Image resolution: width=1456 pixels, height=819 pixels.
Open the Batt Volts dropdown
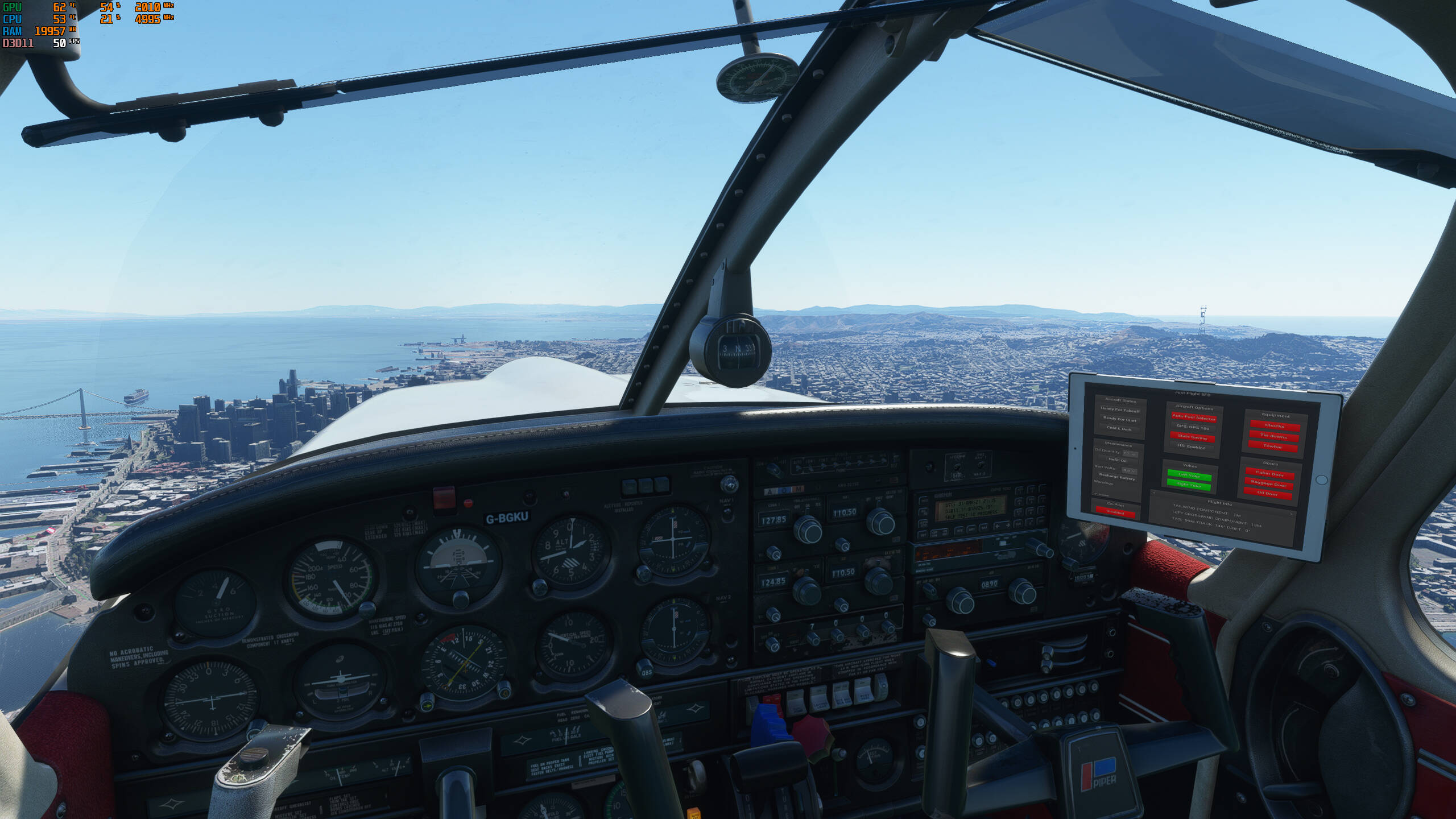tap(1129, 471)
